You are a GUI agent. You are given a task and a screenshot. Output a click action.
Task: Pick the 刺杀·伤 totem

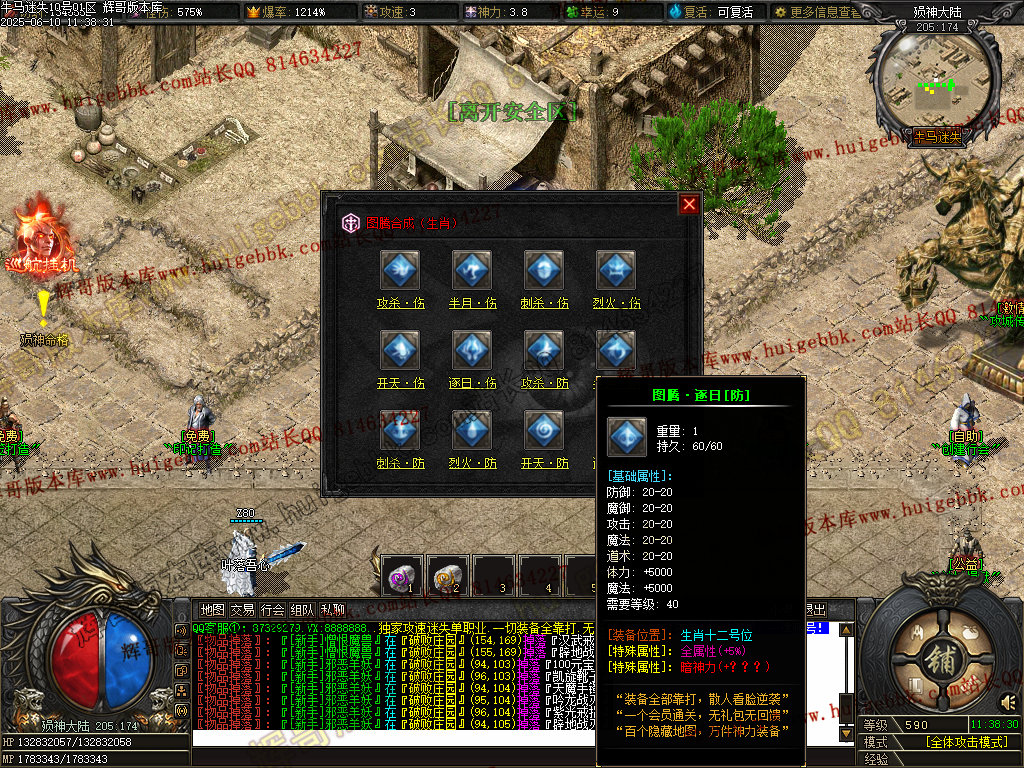tap(544, 271)
